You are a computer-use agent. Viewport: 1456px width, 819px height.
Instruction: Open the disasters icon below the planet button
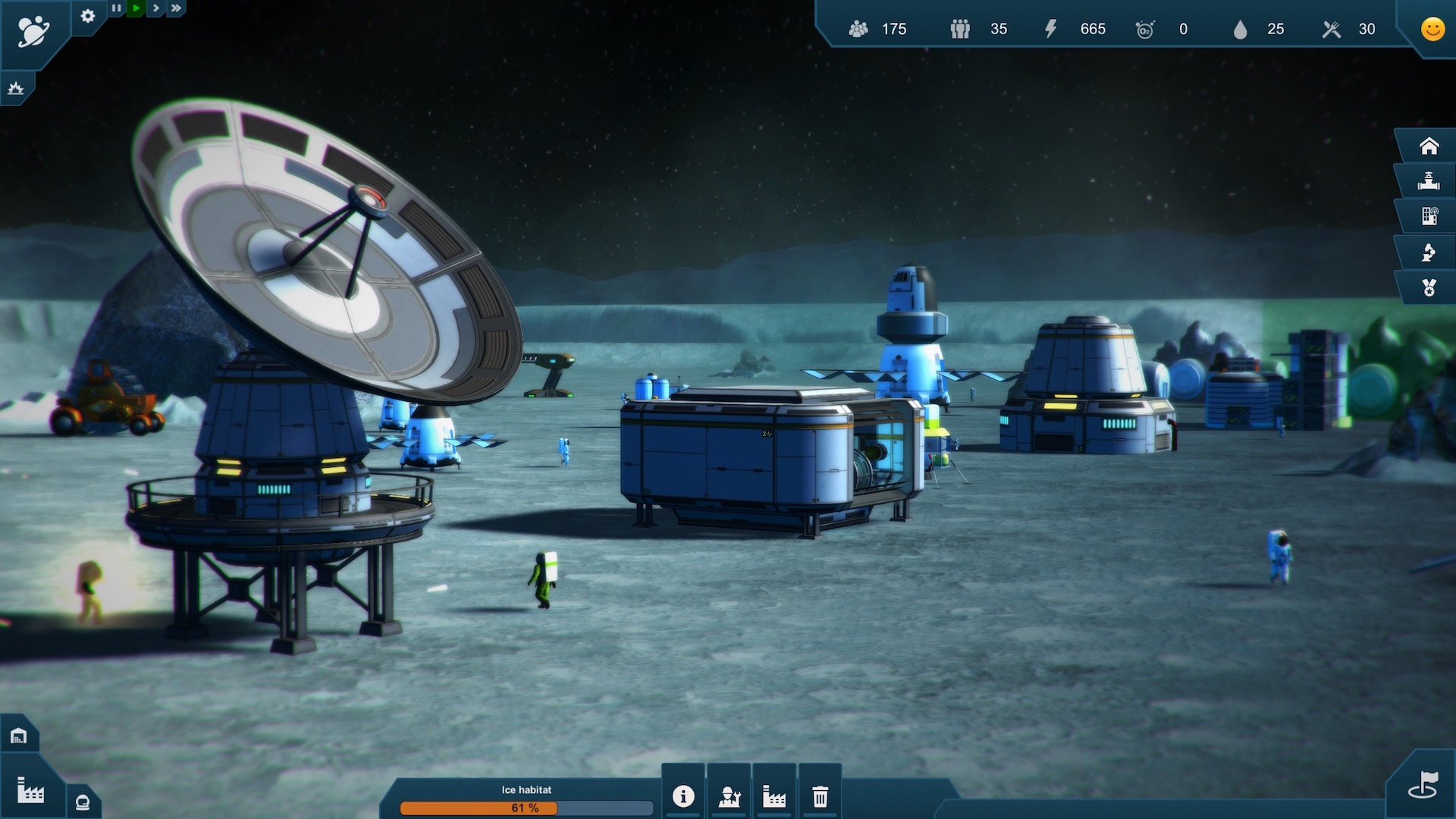(17, 88)
